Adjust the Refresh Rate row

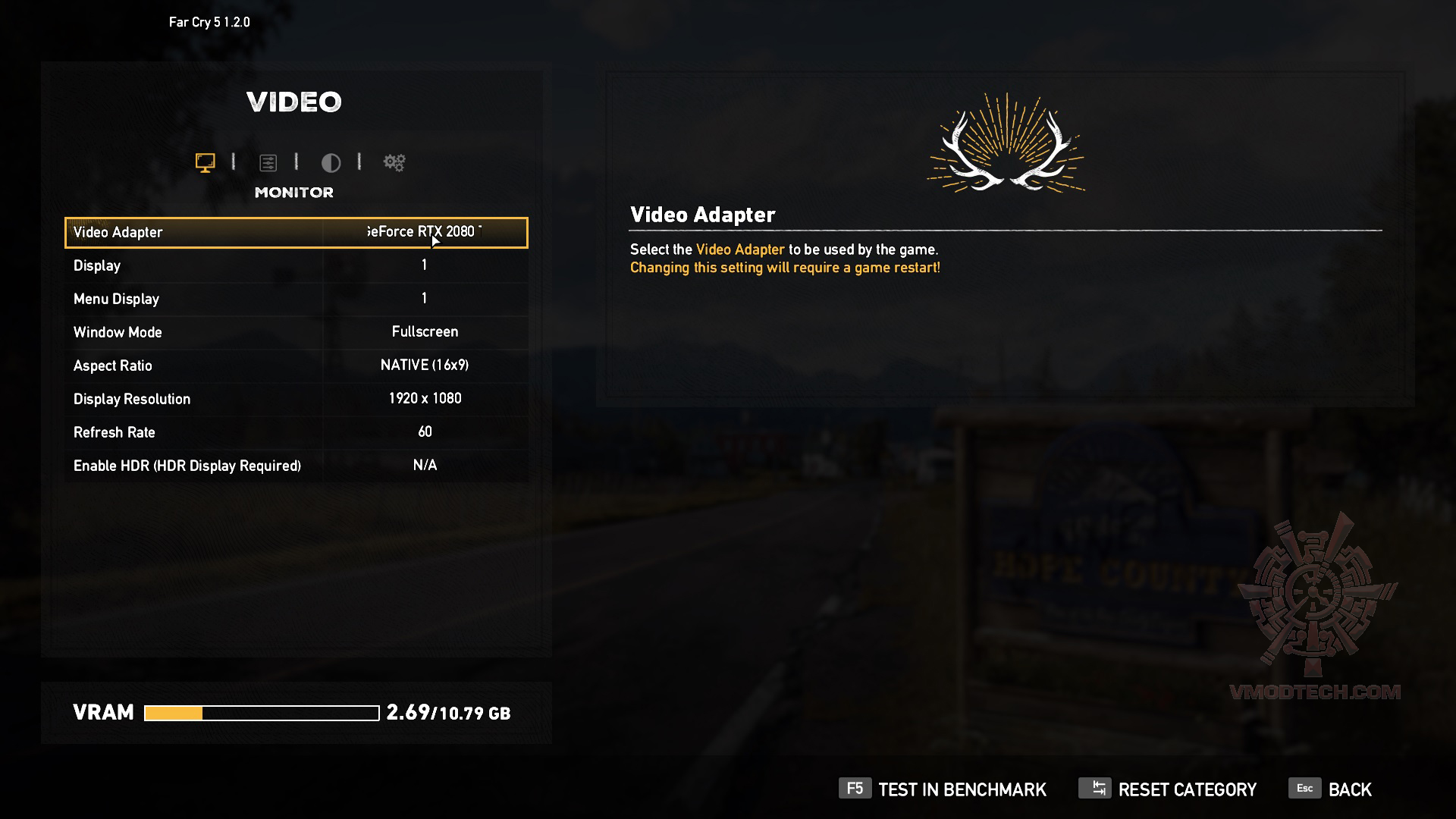pos(296,432)
